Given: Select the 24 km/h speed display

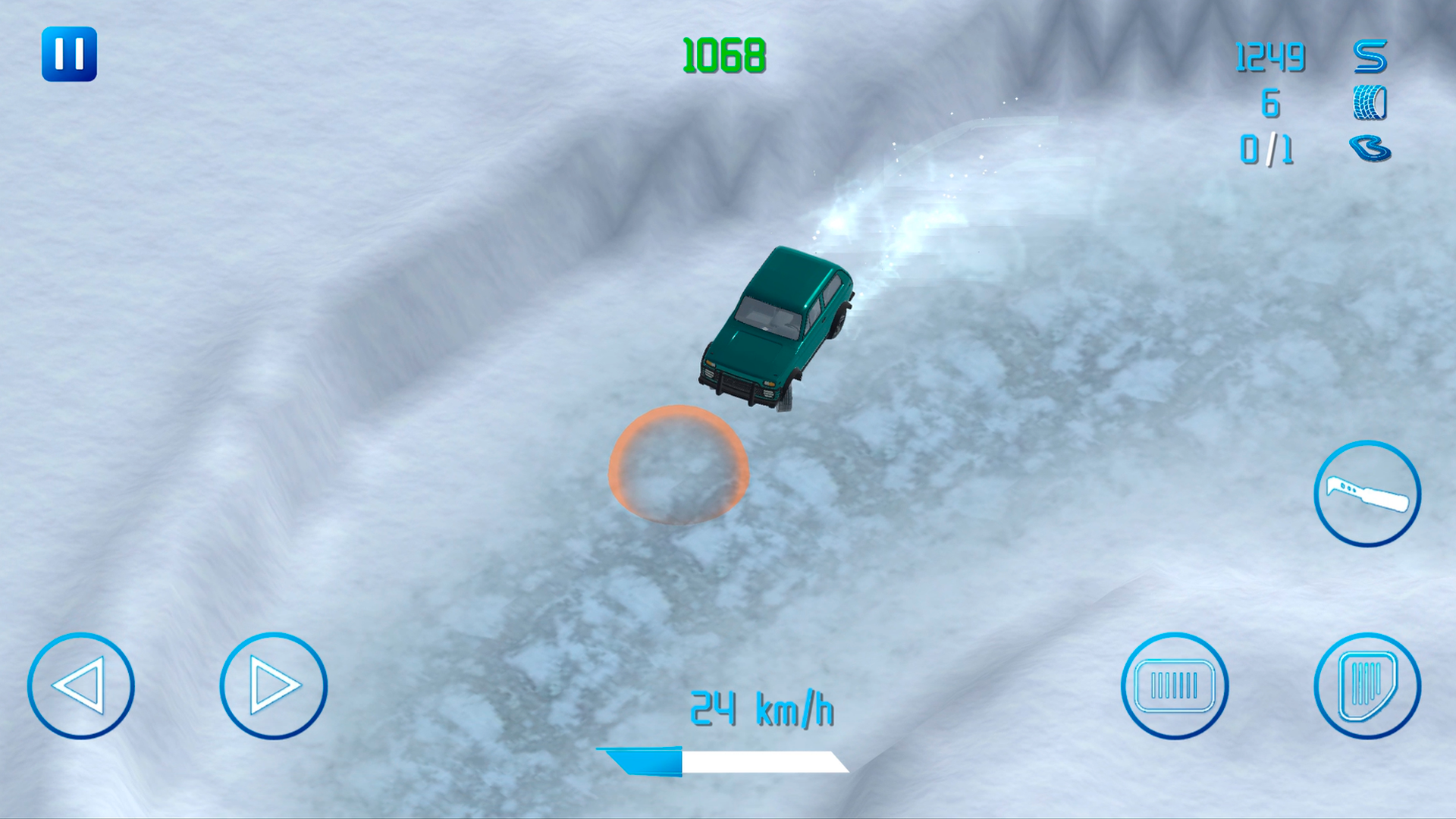Looking at the screenshot, I should [761, 707].
